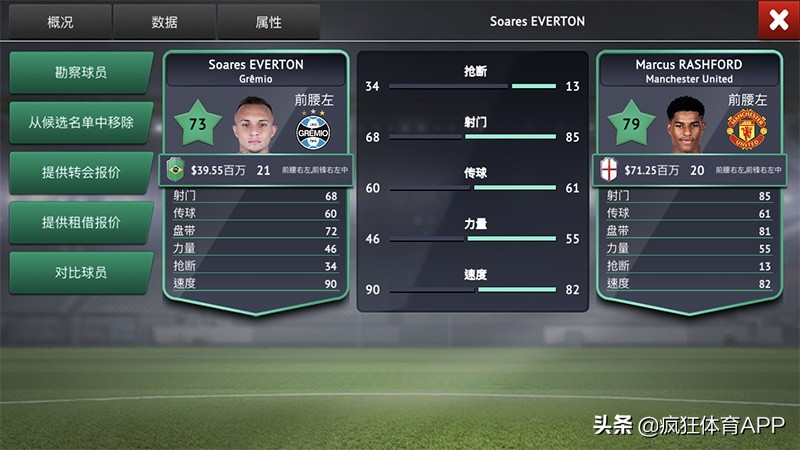Offer a loan via 提供租借报价
The height and width of the screenshot is (450, 800).
(x=81, y=222)
